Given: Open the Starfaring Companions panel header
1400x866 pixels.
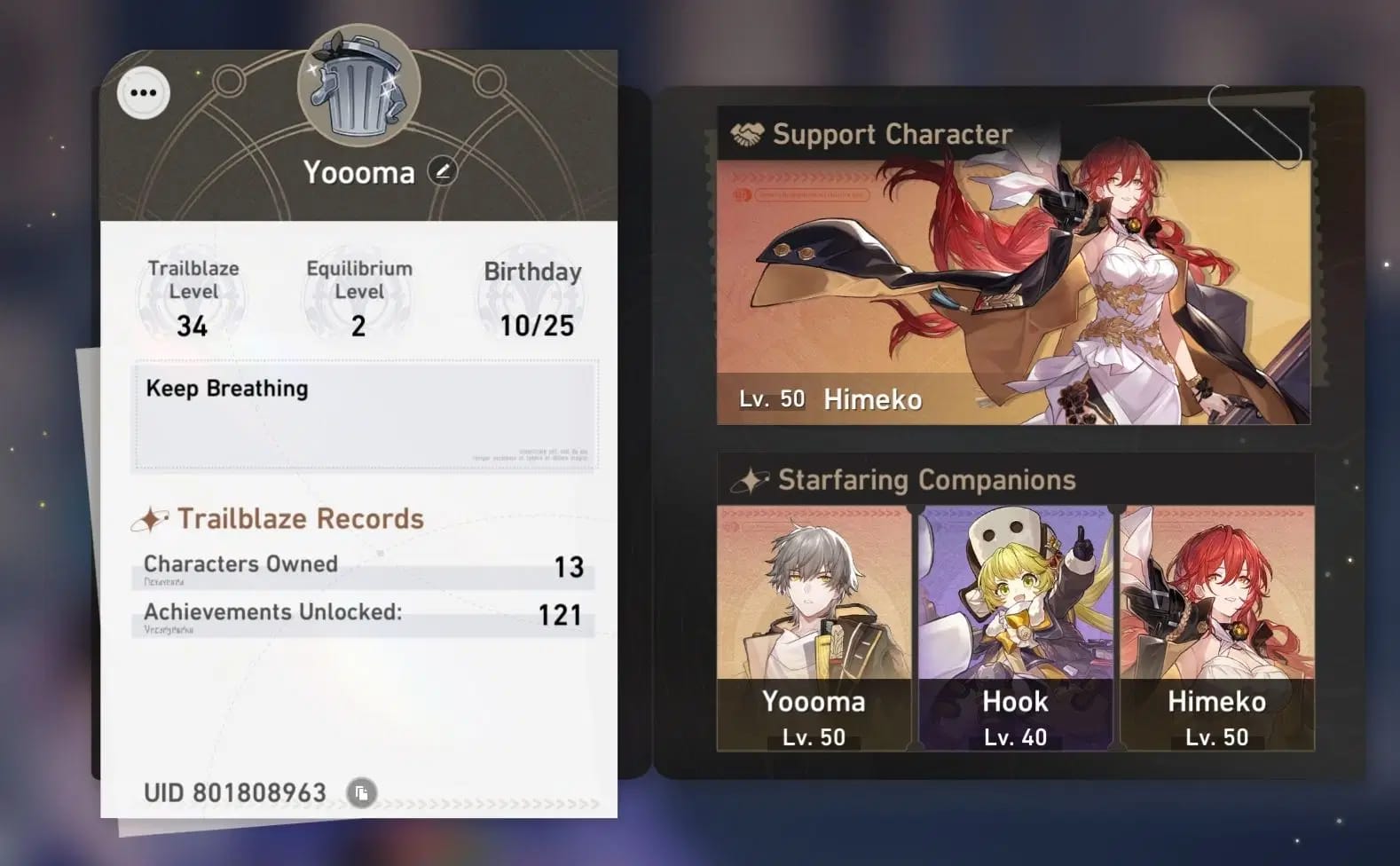Looking at the screenshot, I should point(926,480).
